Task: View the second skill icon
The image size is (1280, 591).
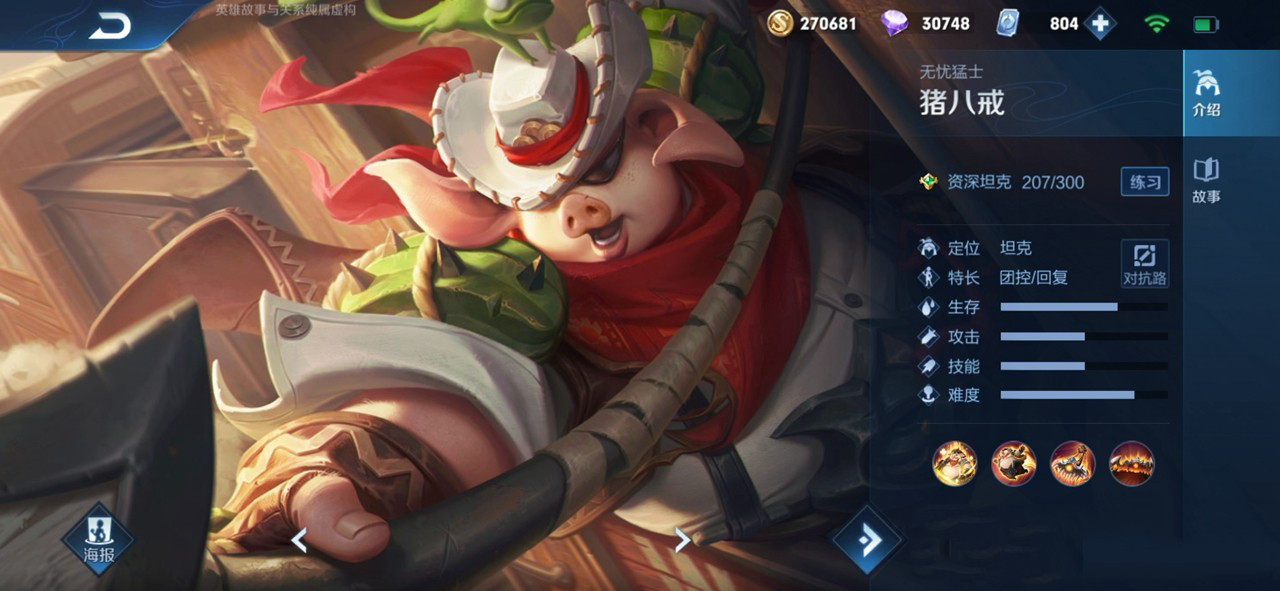Action: coord(1013,464)
